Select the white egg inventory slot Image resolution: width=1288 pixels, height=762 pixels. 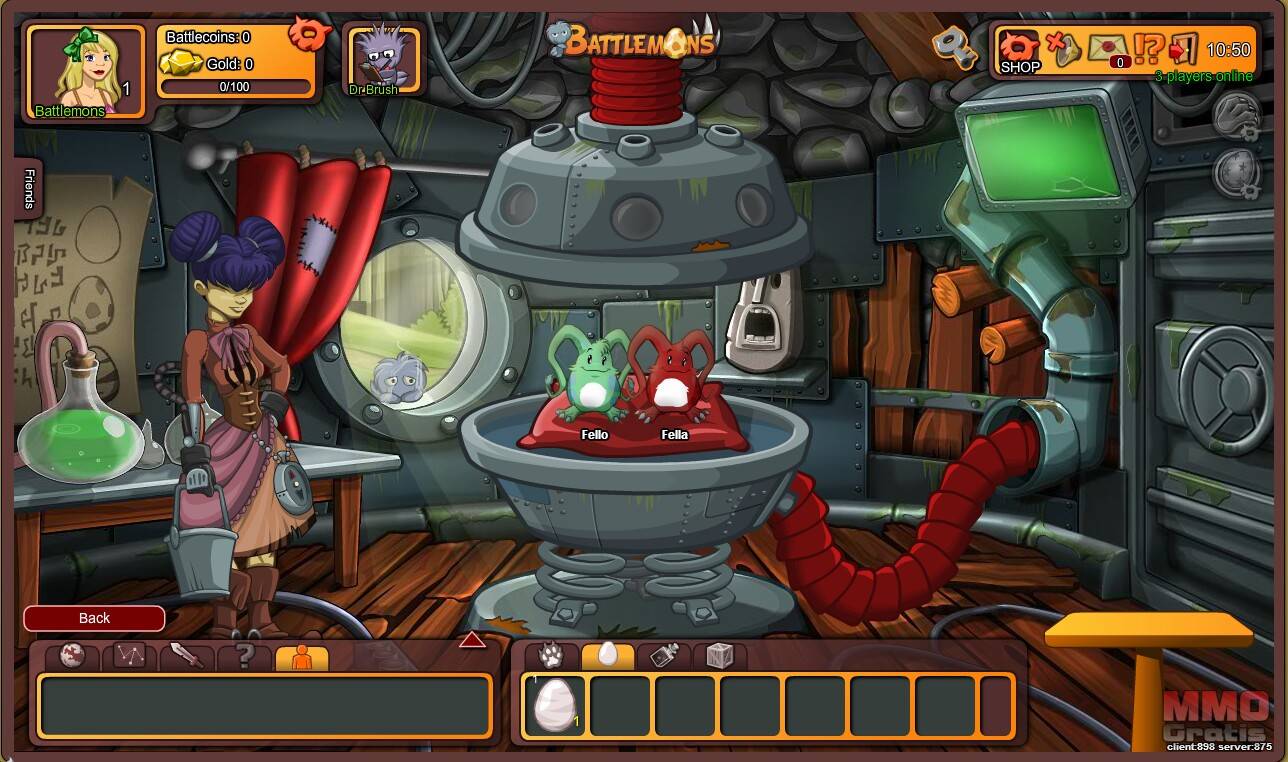555,704
